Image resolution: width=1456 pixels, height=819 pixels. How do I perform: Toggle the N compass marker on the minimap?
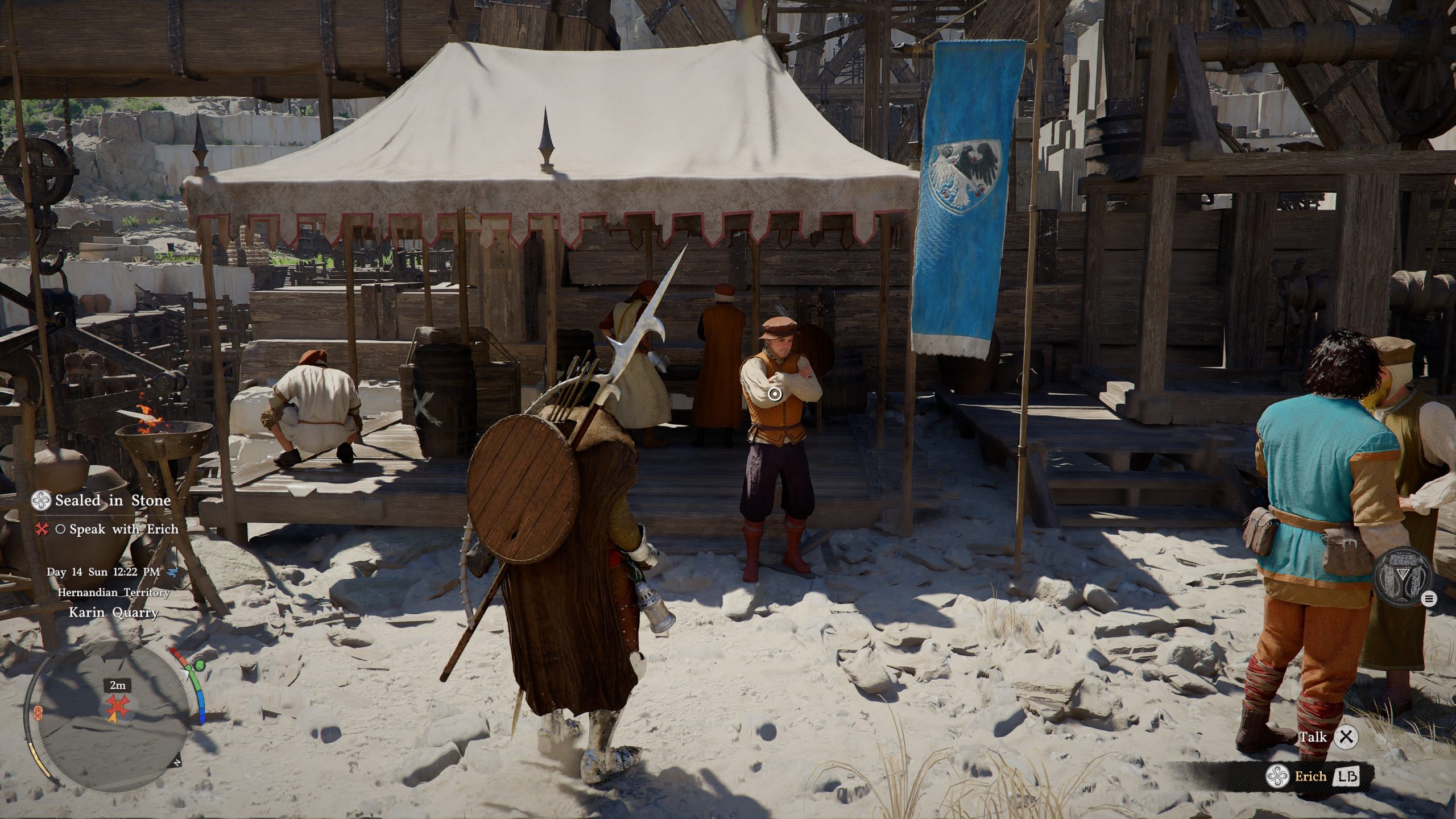coord(176,762)
